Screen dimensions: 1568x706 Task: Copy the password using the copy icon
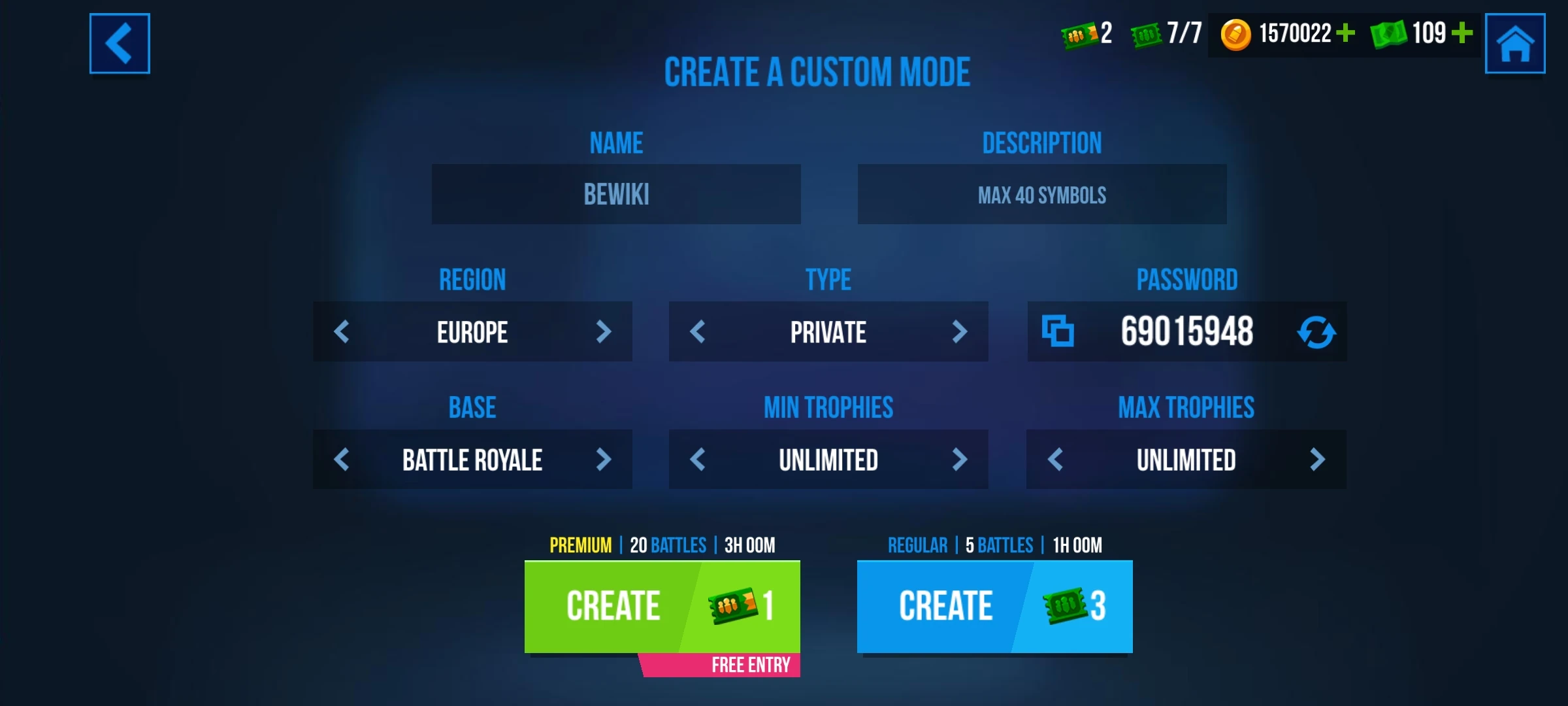1059,332
